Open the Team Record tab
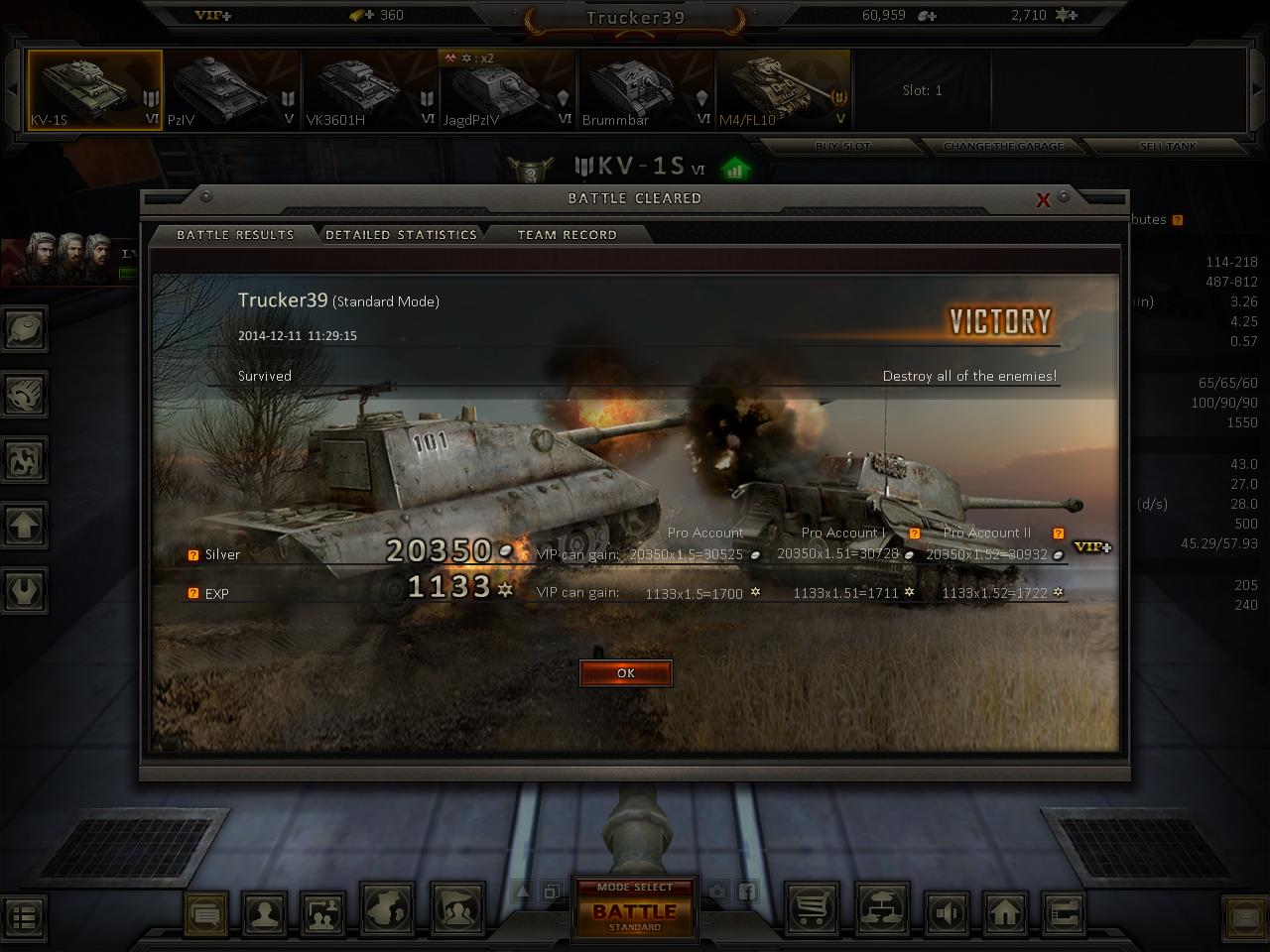 [x=567, y=235]
